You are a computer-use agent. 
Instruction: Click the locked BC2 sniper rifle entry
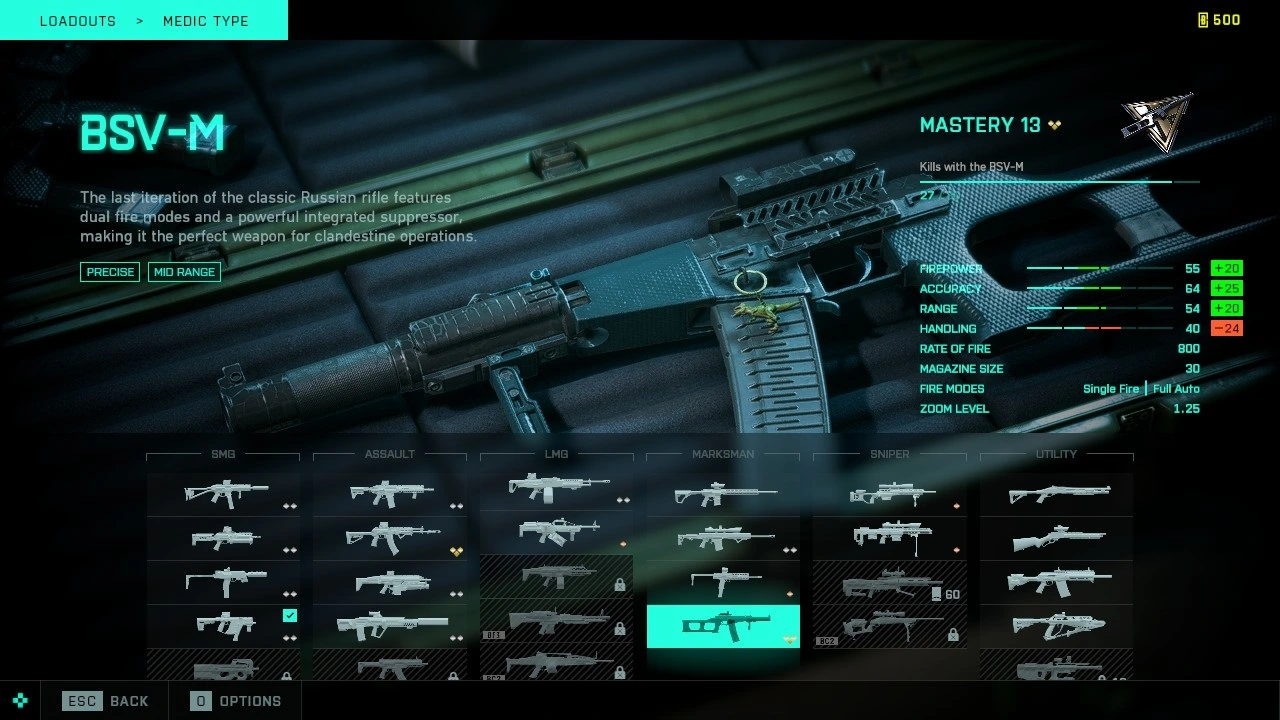click(885, 627)
